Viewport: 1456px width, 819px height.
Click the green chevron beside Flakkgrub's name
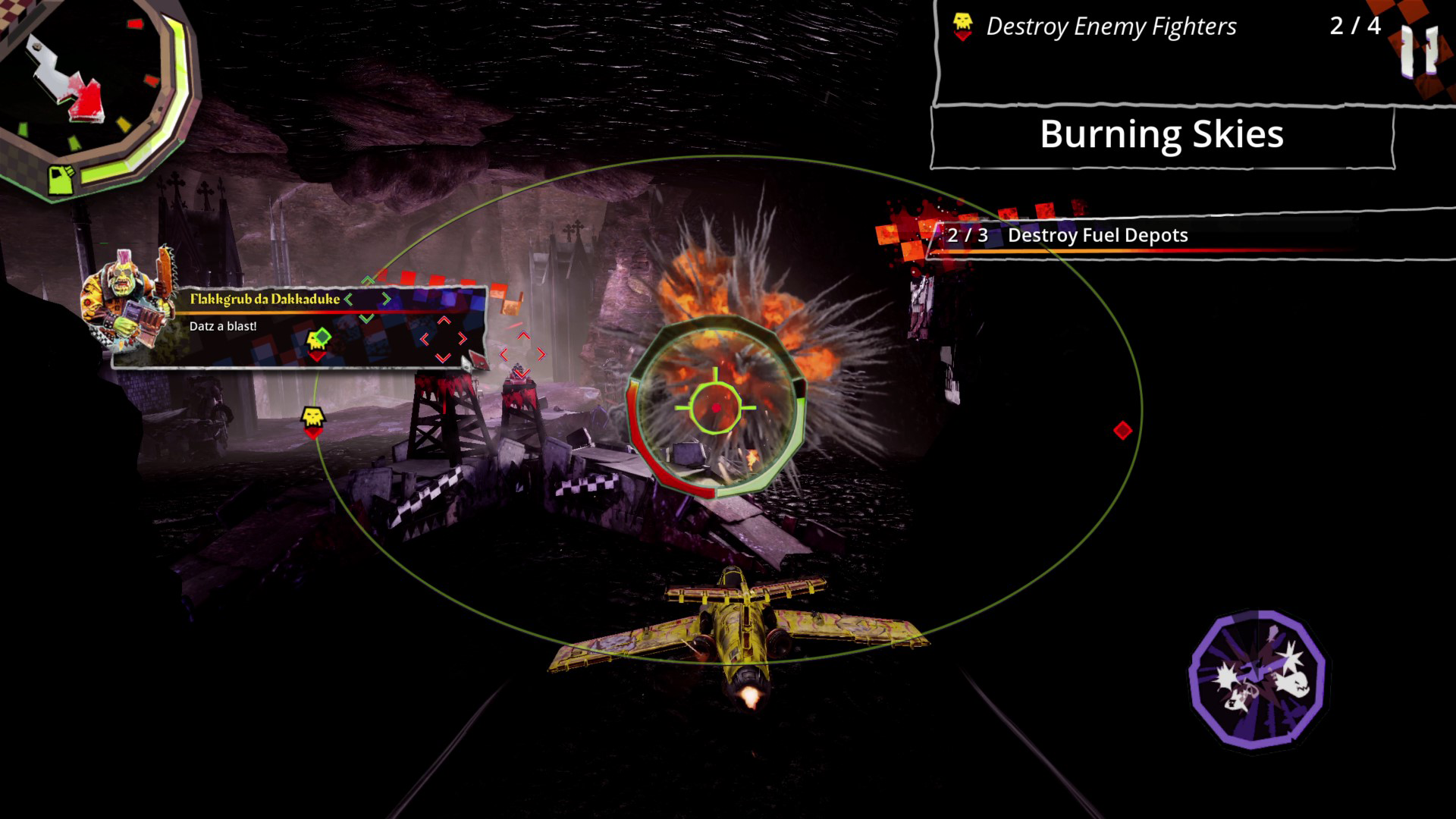pos(347,299)
